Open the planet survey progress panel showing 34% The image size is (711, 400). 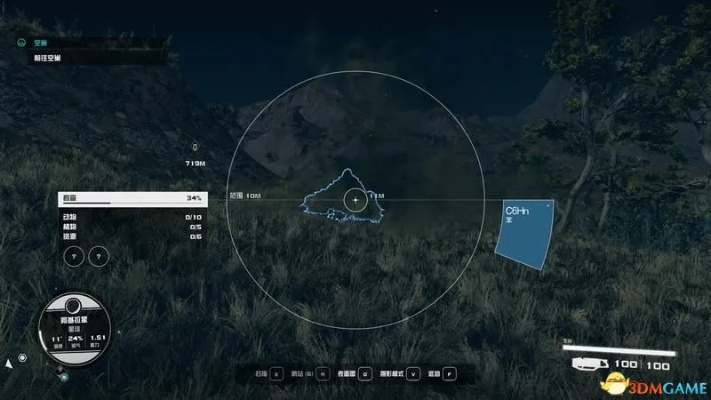tap(133, 199)
